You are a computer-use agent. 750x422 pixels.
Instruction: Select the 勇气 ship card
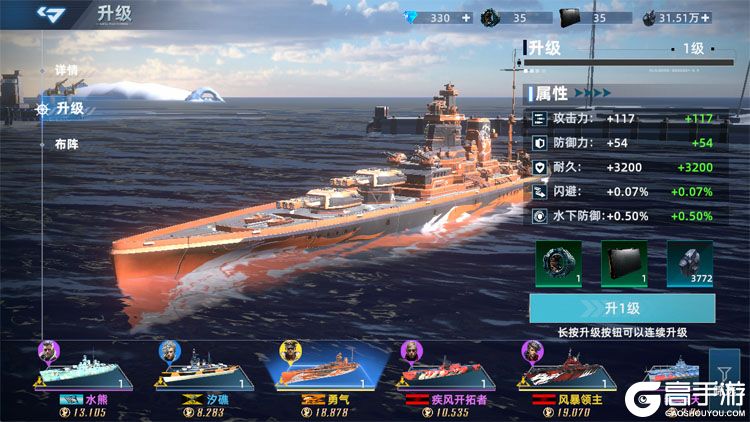coord(327,376)
